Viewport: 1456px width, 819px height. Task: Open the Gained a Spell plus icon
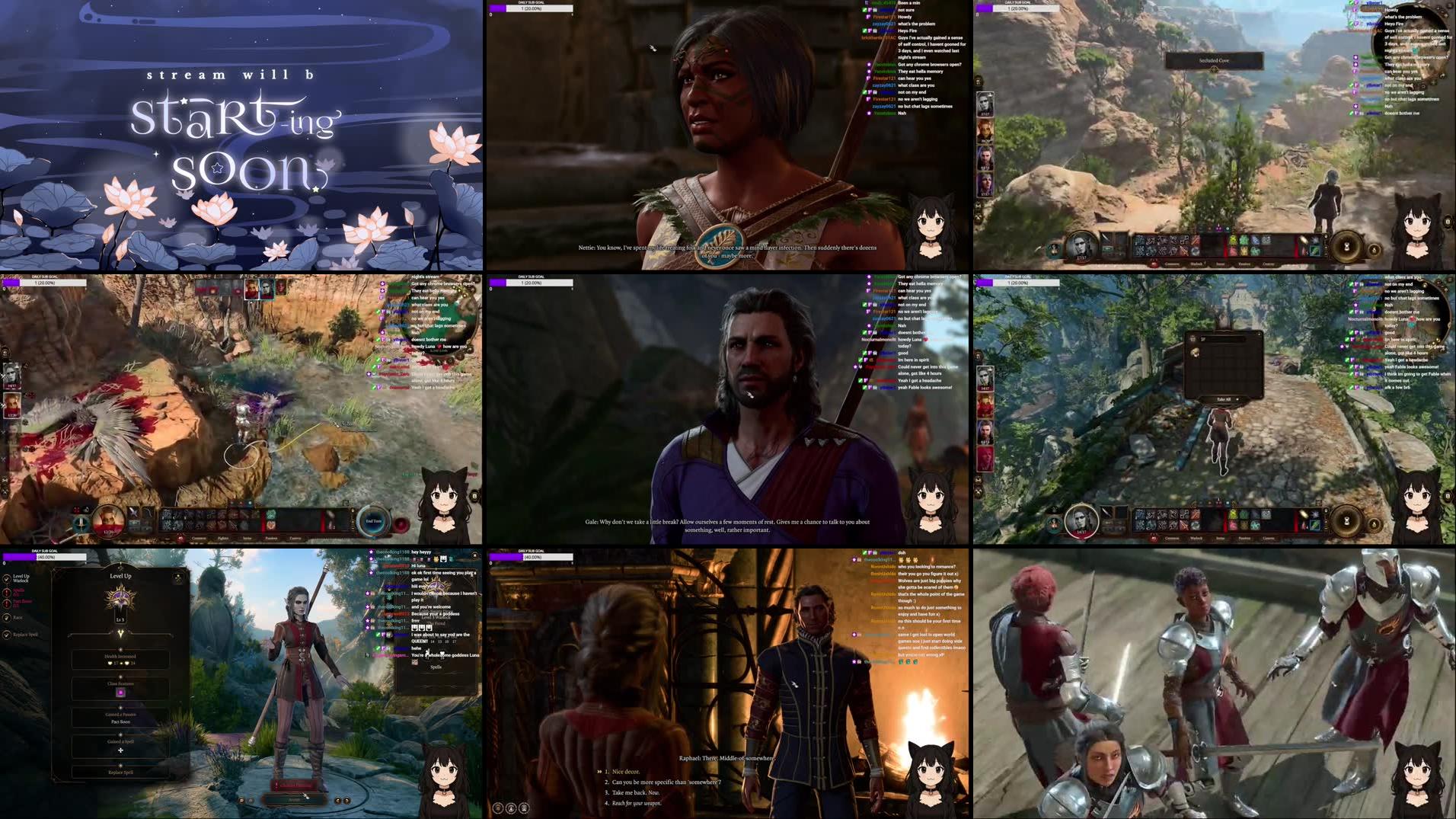(x=121, y=750)
